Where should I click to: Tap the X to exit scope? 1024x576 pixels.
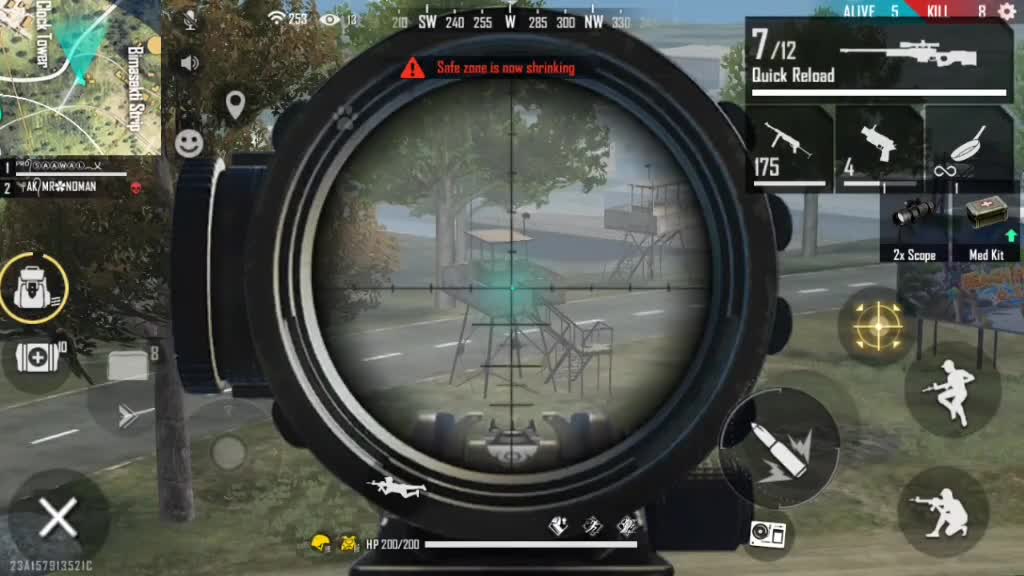click(57, 519)
